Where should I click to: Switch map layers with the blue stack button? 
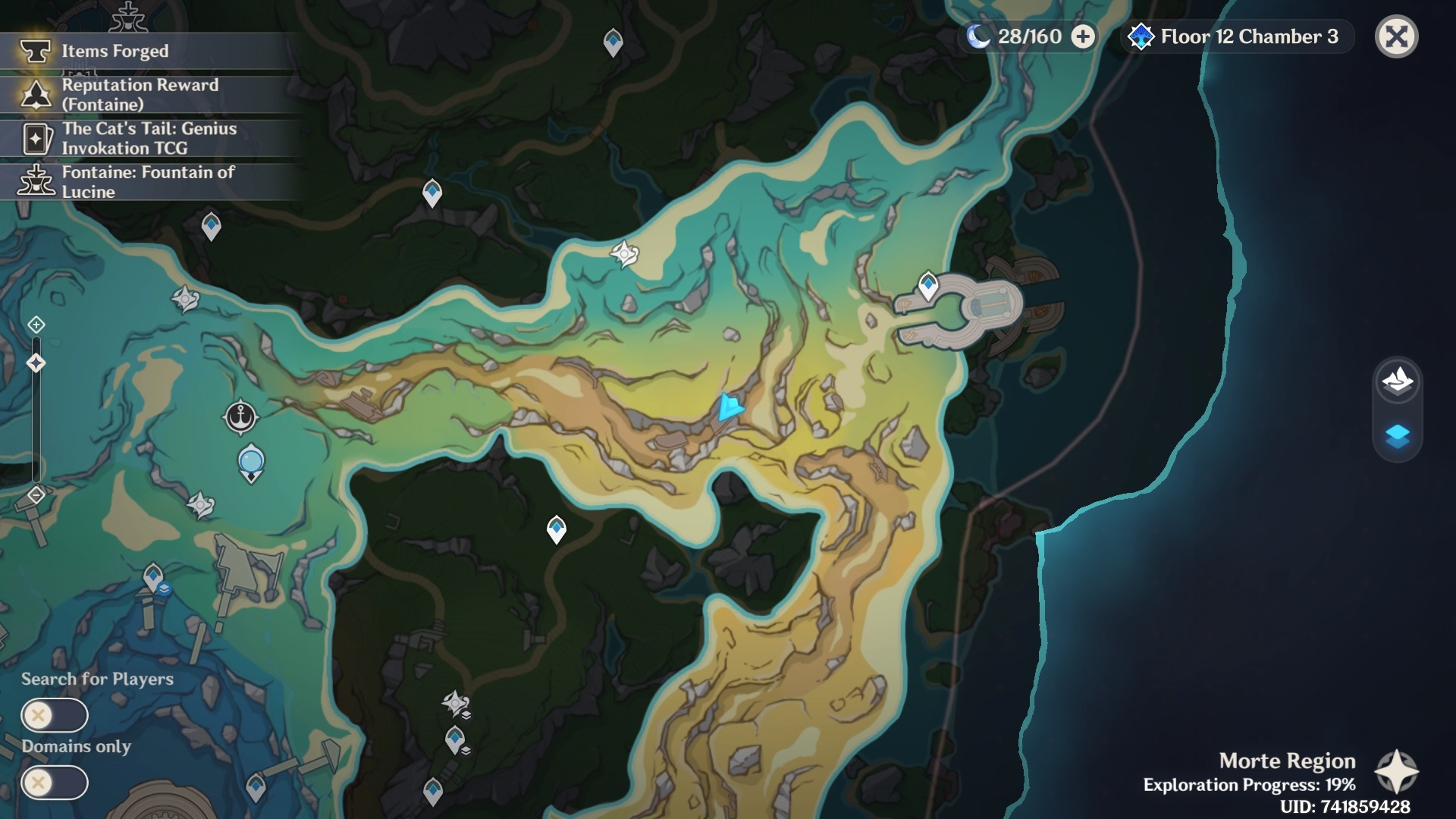[1397, 436]
